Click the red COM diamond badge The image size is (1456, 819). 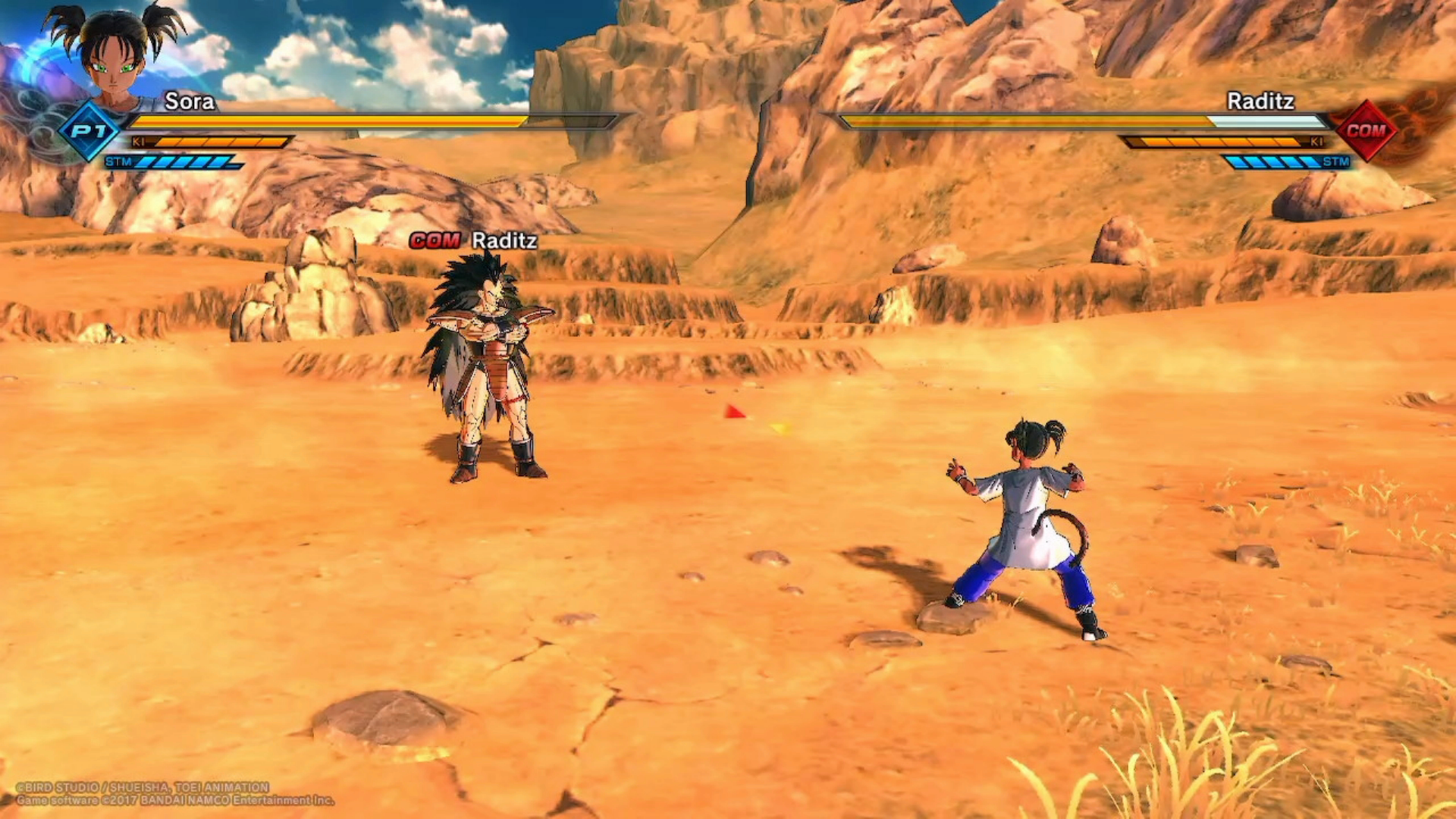(1366, 130)
